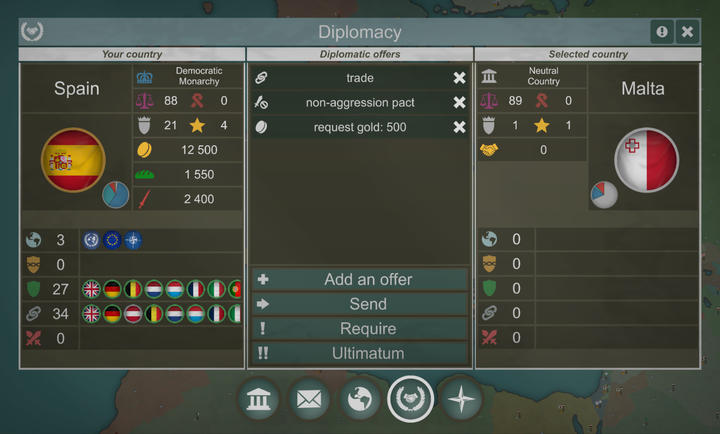
Task: Click the European Union flag icon
Action: click(x=112, y=240)
